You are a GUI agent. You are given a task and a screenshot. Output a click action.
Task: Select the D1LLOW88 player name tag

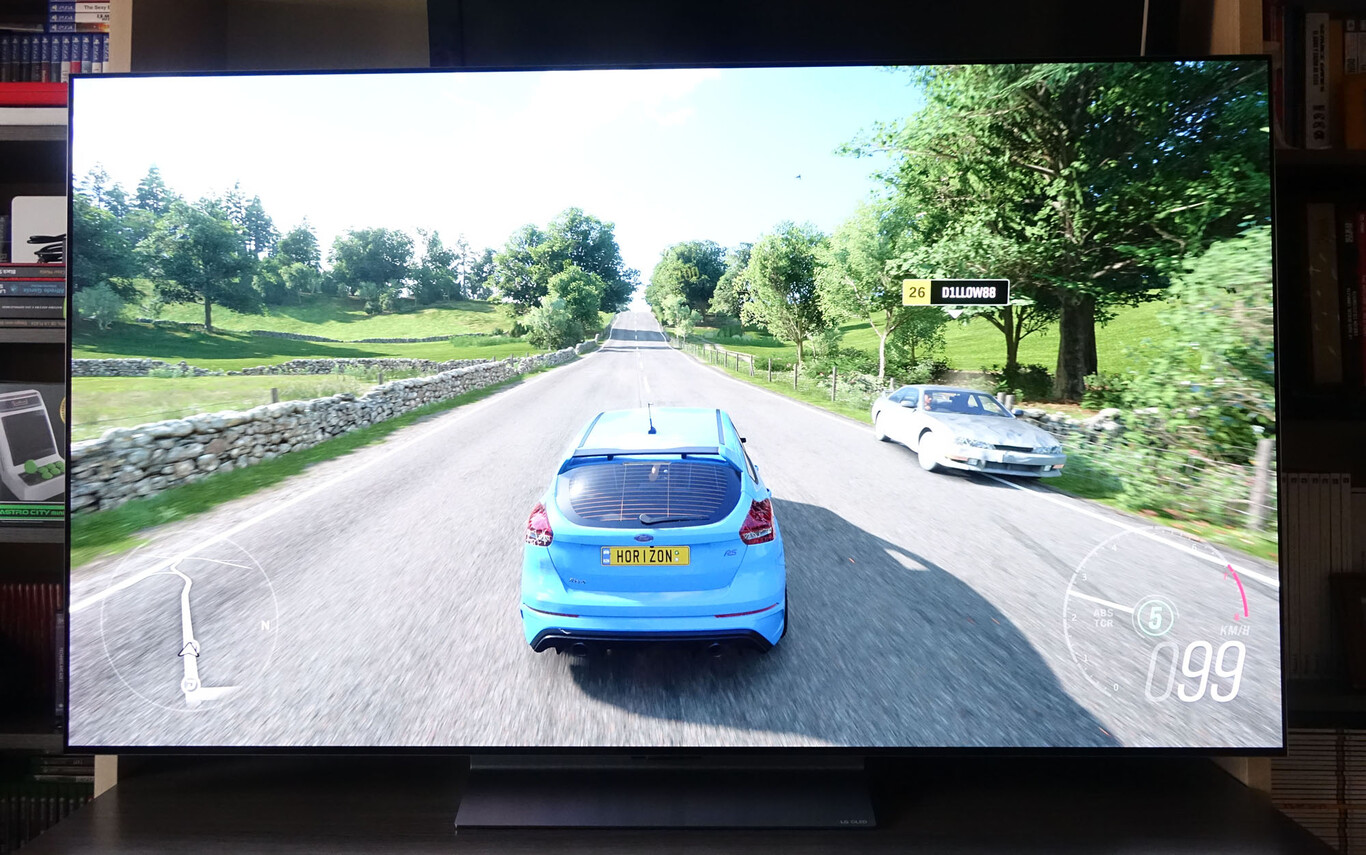[968, 291]
